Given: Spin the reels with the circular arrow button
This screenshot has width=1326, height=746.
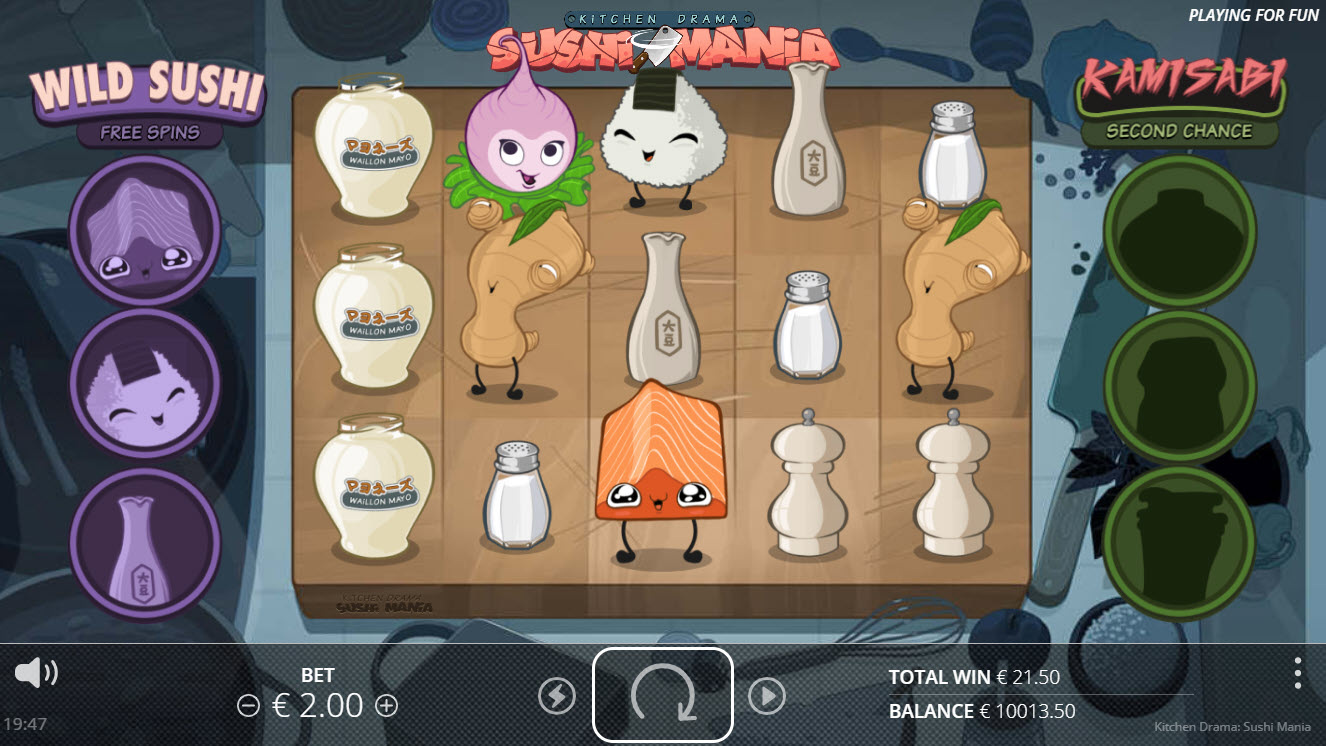Looking at the screenshot, I should 663,694.
